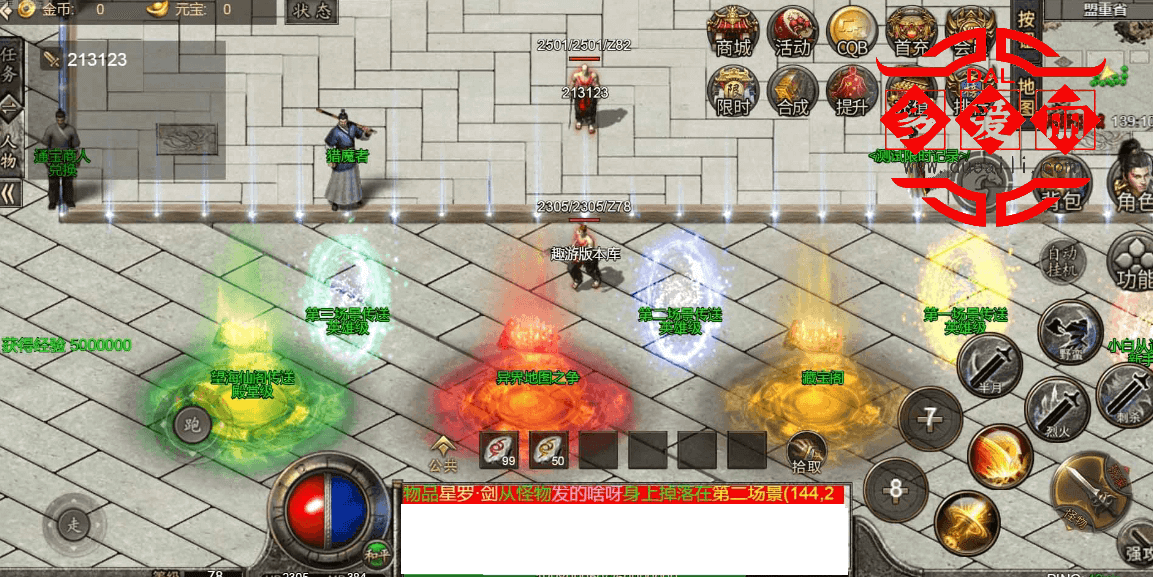Select the red scroll slot with 99
This screenshot has height=577, width=1153.
pos(498,450)
